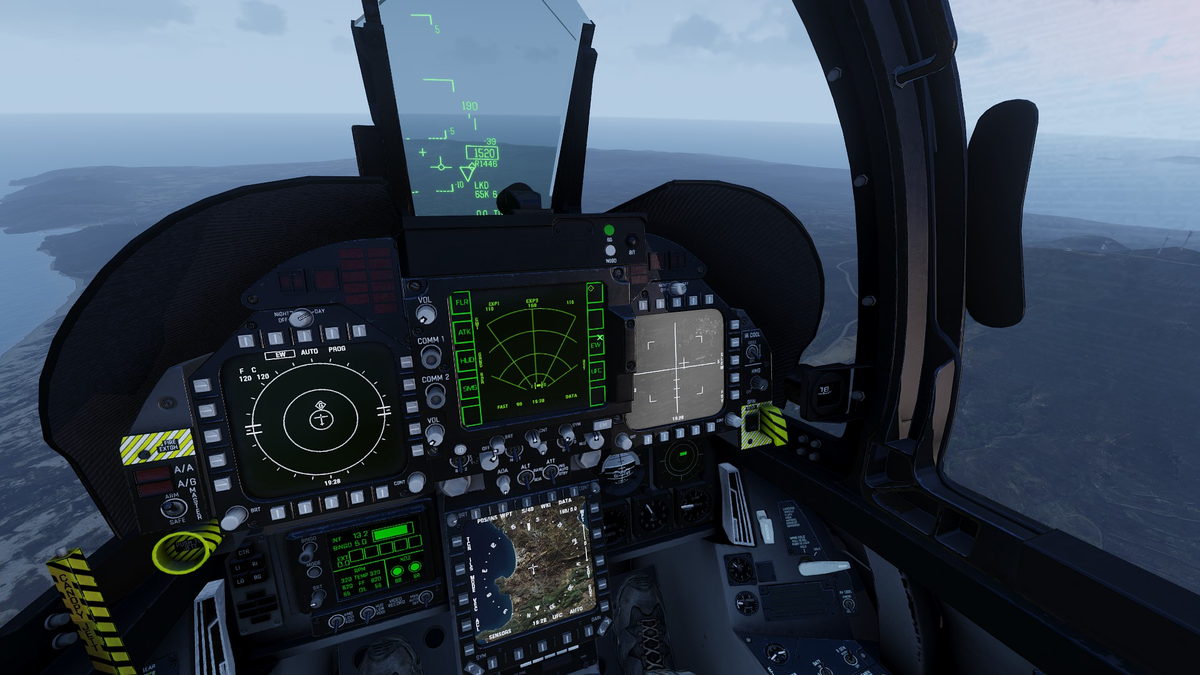Select the A/A master mode button

click(155, 473)
